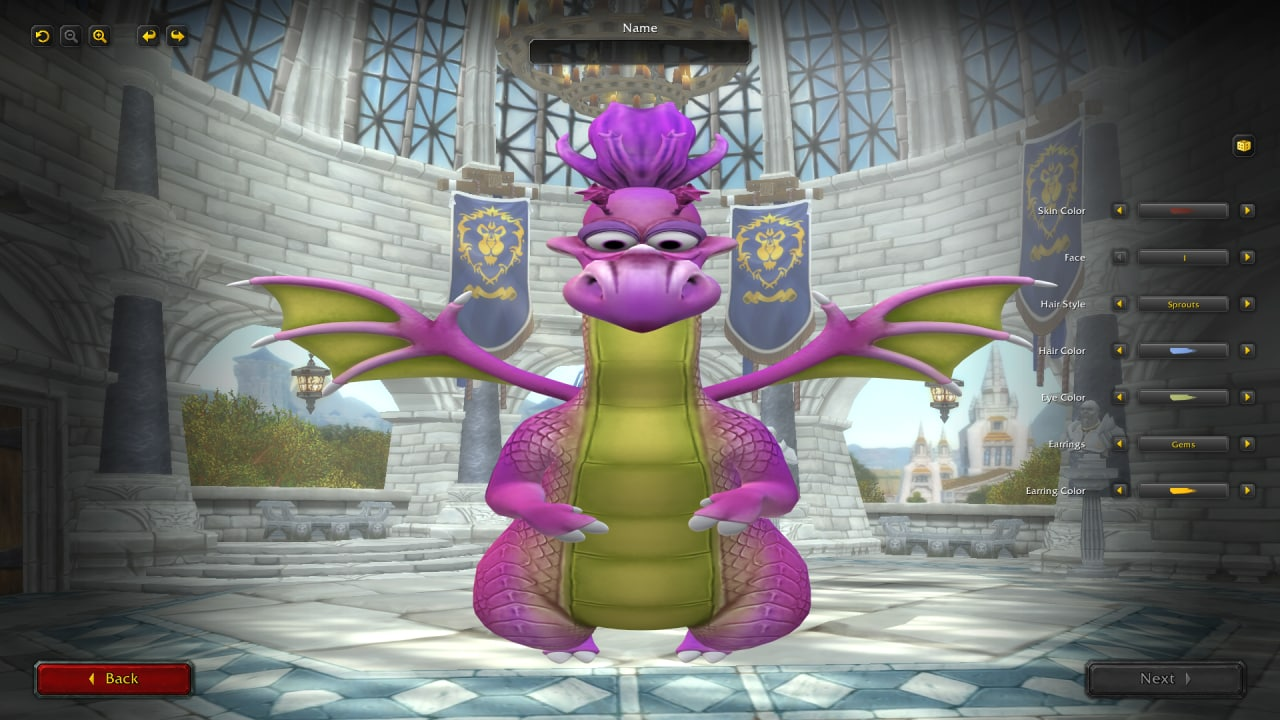The width and height of the screenshot is (1280, 720).
Task: Select the blue Hair Color swatch
Action: pyautogui.click(x=1183, y=350)
